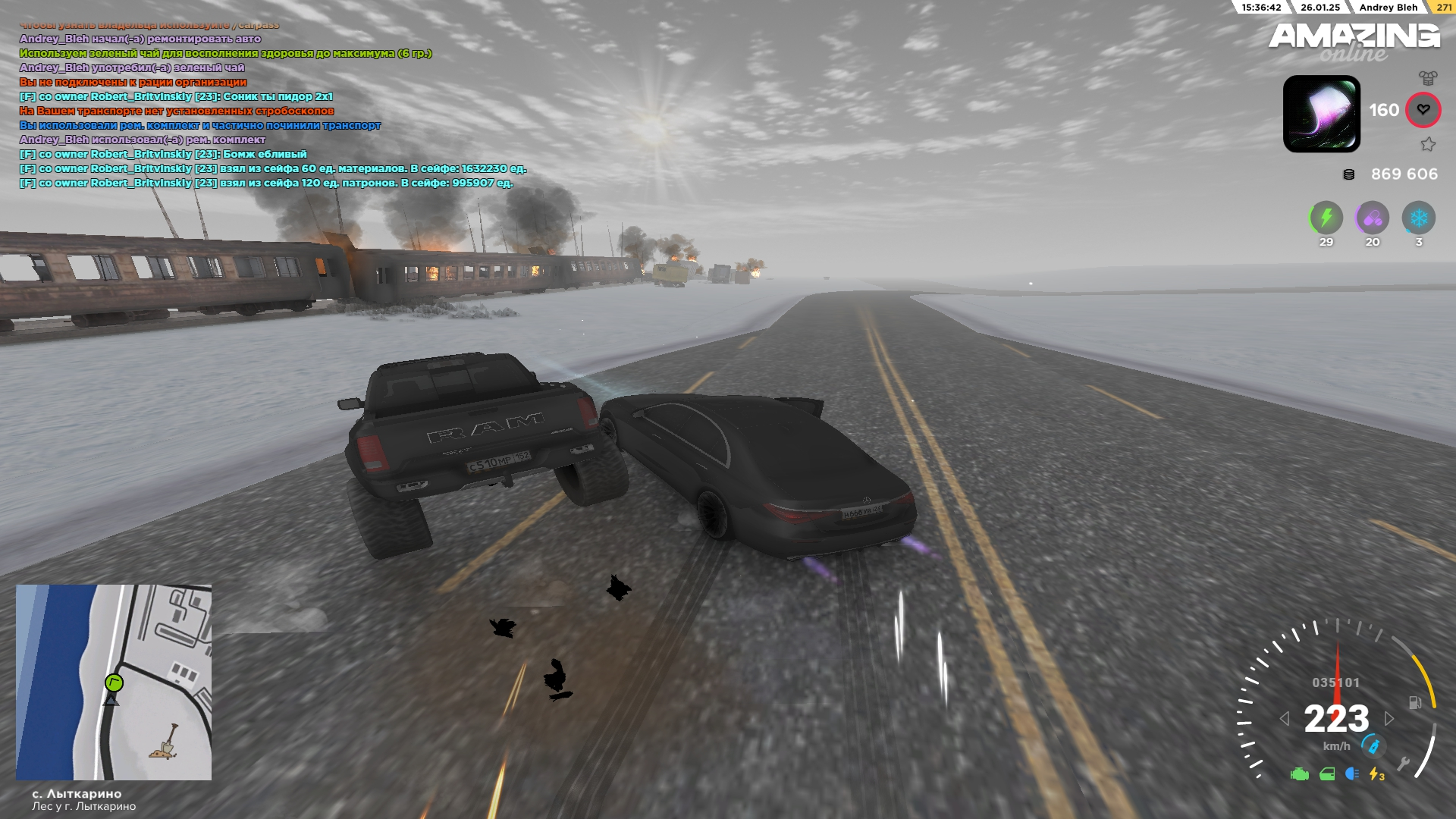Screen dimensions: 1456x819
Task: Click the red-ringed heart health icon
Action: tap(1423, 110)
